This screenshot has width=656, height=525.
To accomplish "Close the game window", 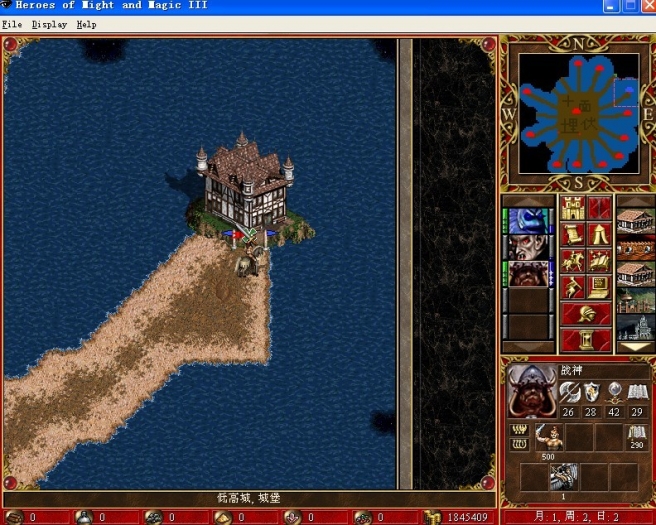I will (646, 6).
